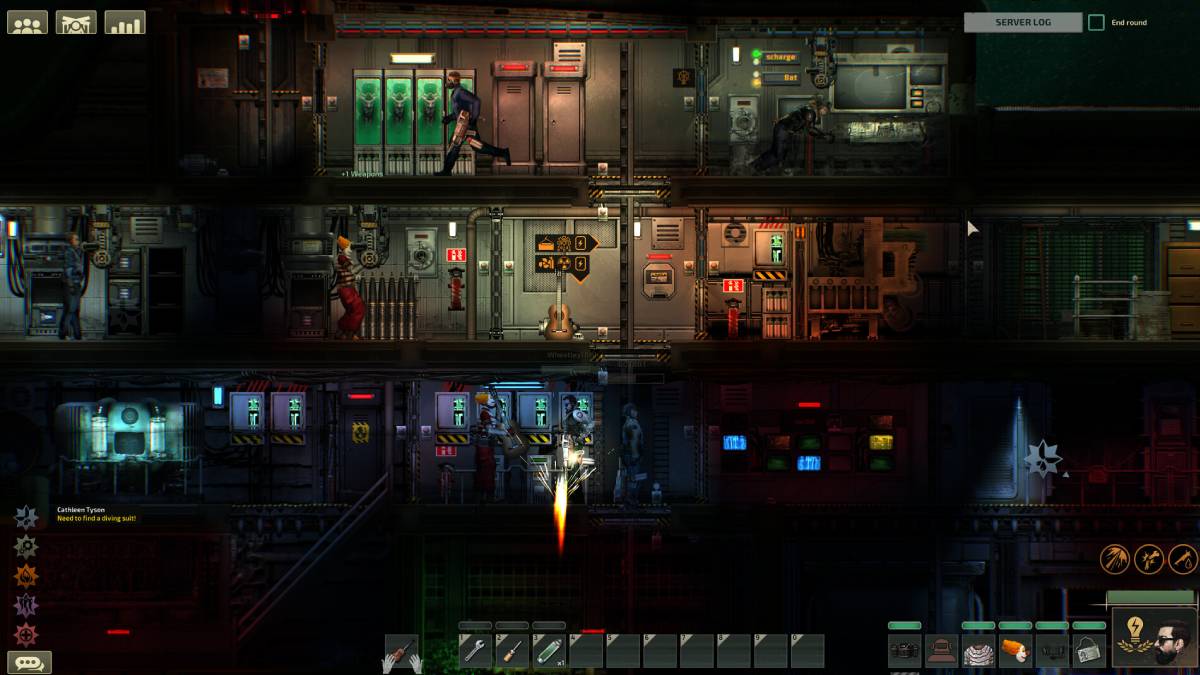Click the purple order icon
Viewport: 1200px width, 675px height.
point(26,604)
